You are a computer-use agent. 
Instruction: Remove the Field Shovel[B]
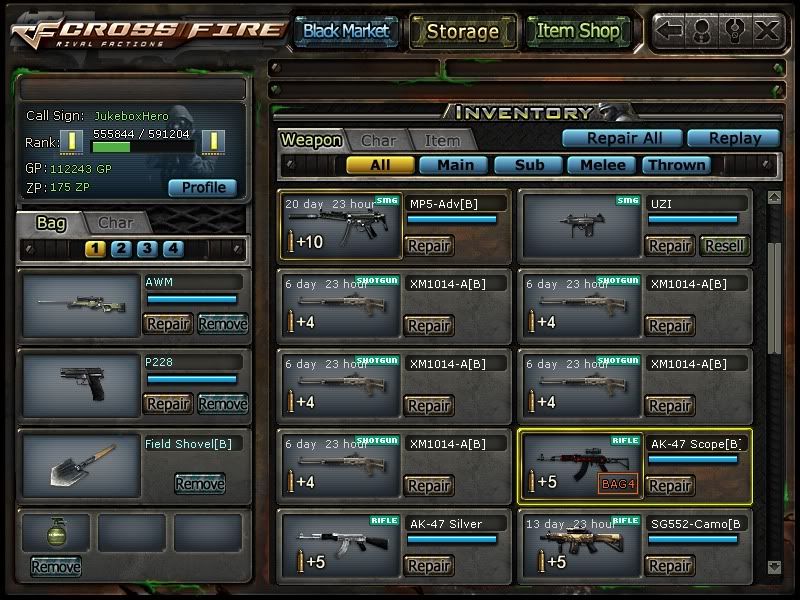click(x=200, y=484)
